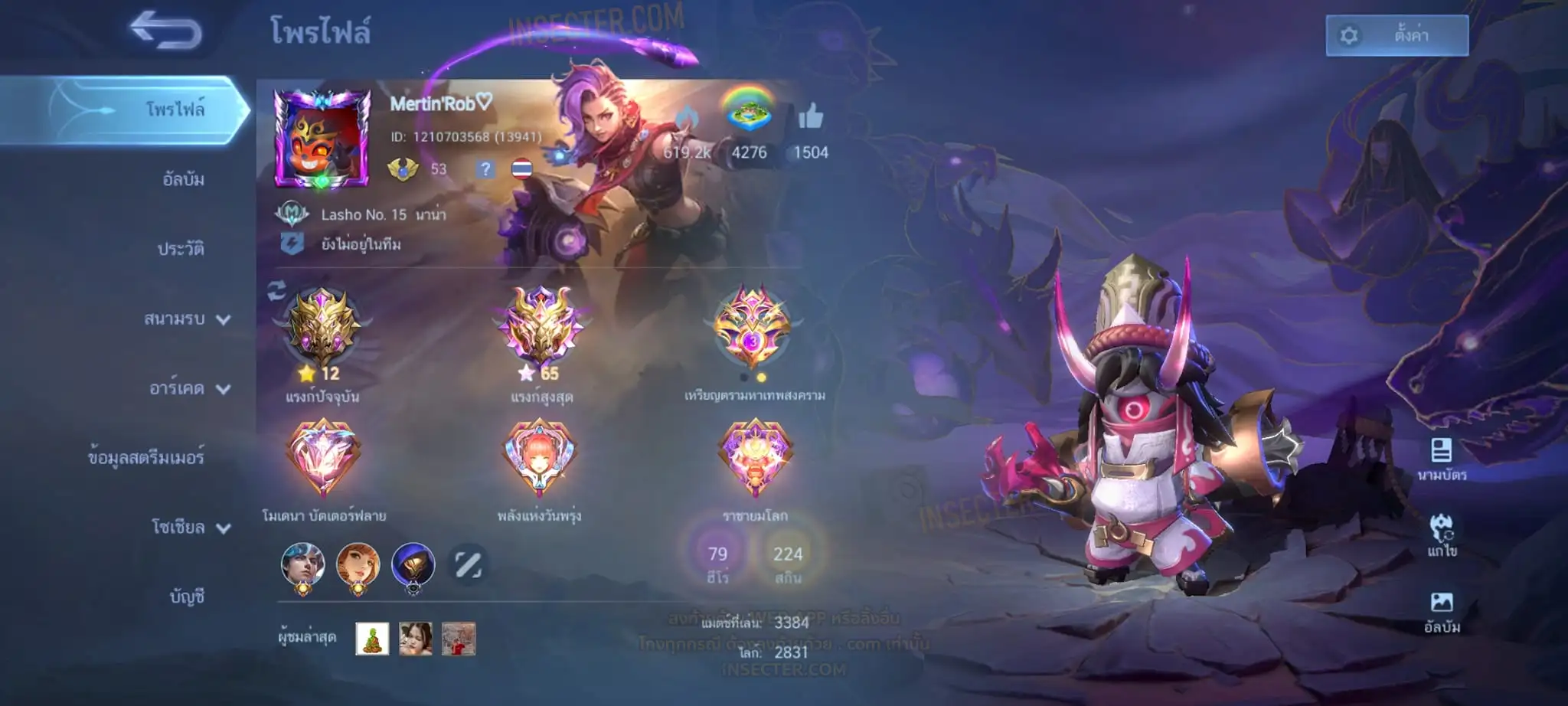Image resolution: width=1568 pixels, height=706 pixels.
Task: Click the player avatar portrait
Action: pos(322,139)
